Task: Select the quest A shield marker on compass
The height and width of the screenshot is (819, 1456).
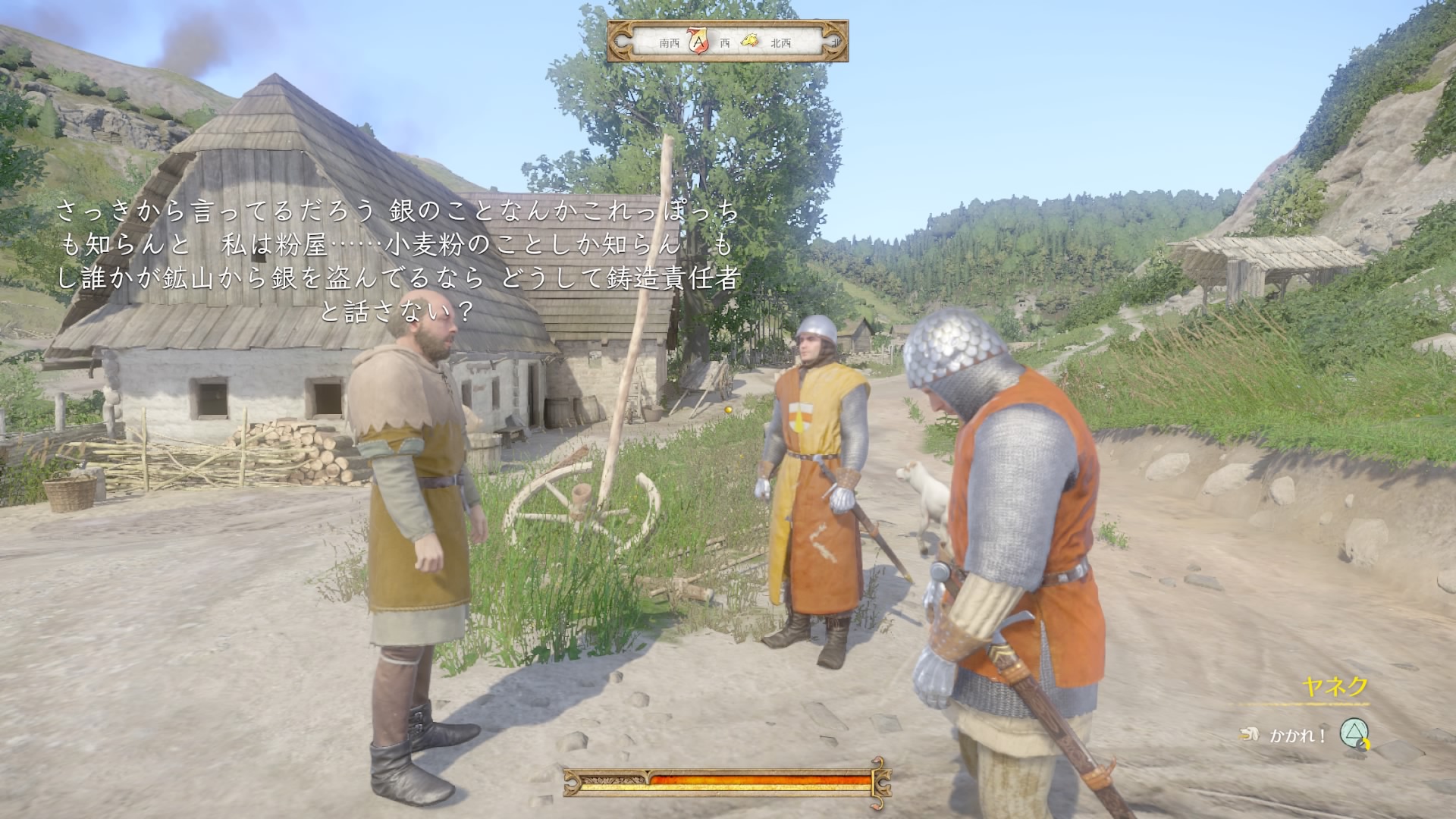Action: (698, 42)
